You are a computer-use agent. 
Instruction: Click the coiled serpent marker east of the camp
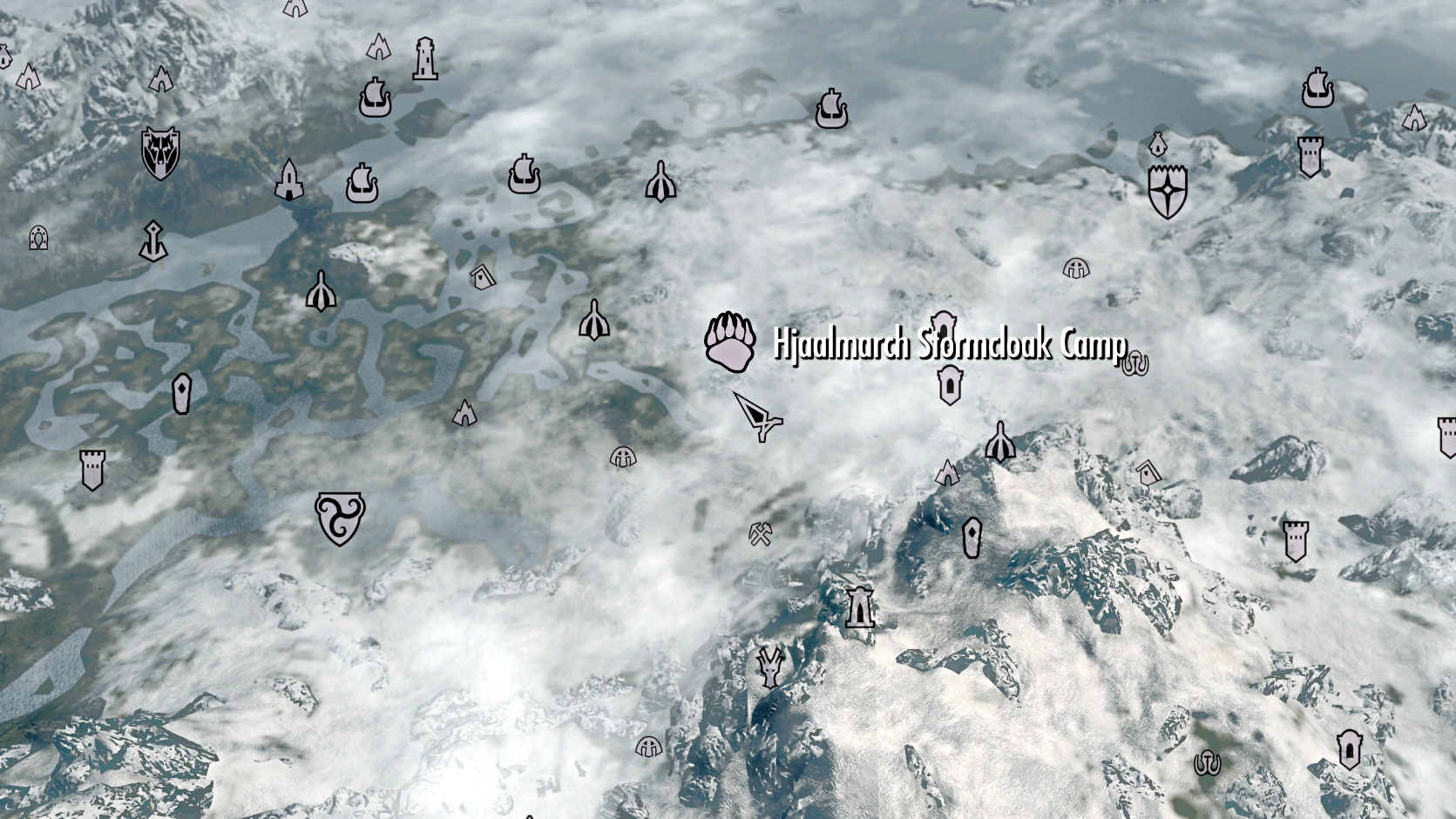(1134, 361)
